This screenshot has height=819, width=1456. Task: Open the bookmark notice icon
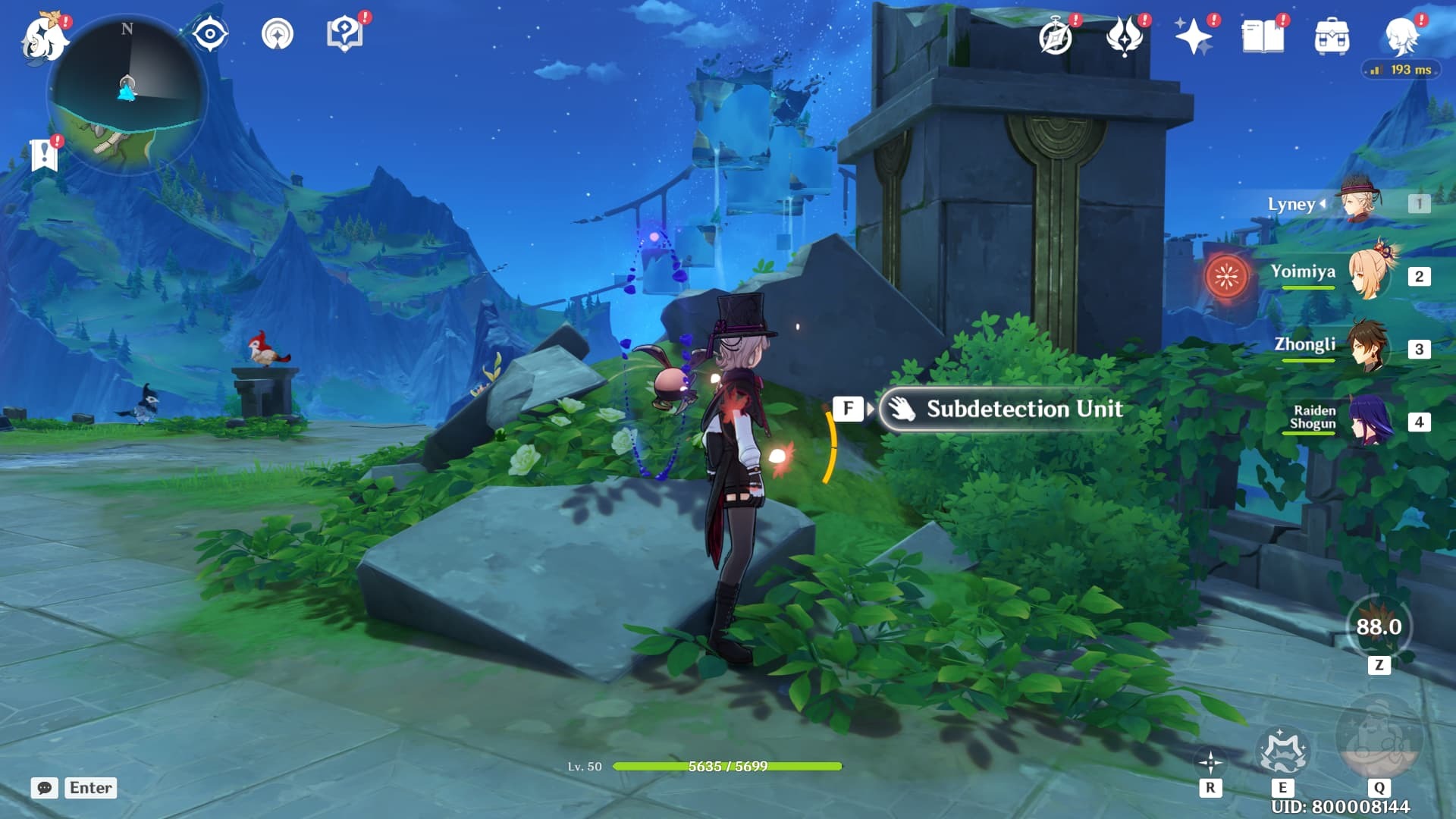44,155
